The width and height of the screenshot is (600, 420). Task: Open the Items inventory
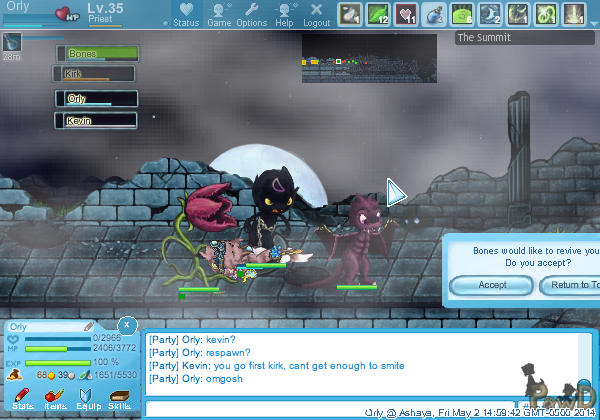pyautogui.click(x=55, y=399)
